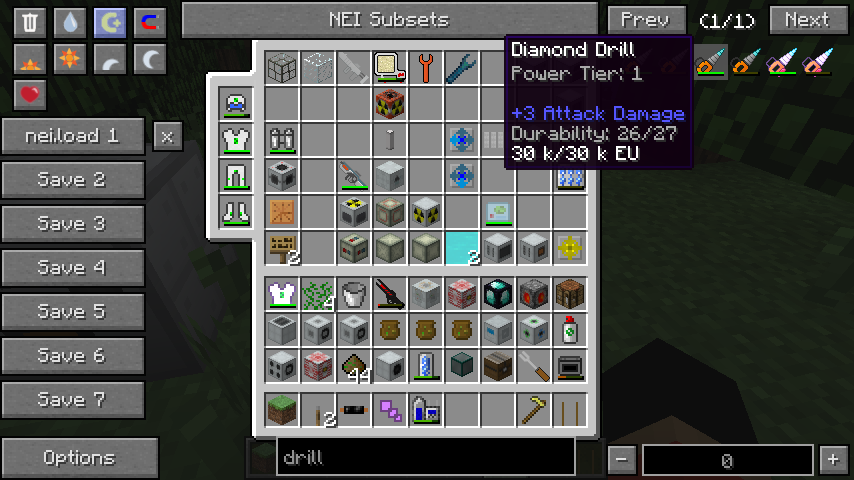Go to the Next item page
The image size is (854, 480).
click(x=806, y=19)
